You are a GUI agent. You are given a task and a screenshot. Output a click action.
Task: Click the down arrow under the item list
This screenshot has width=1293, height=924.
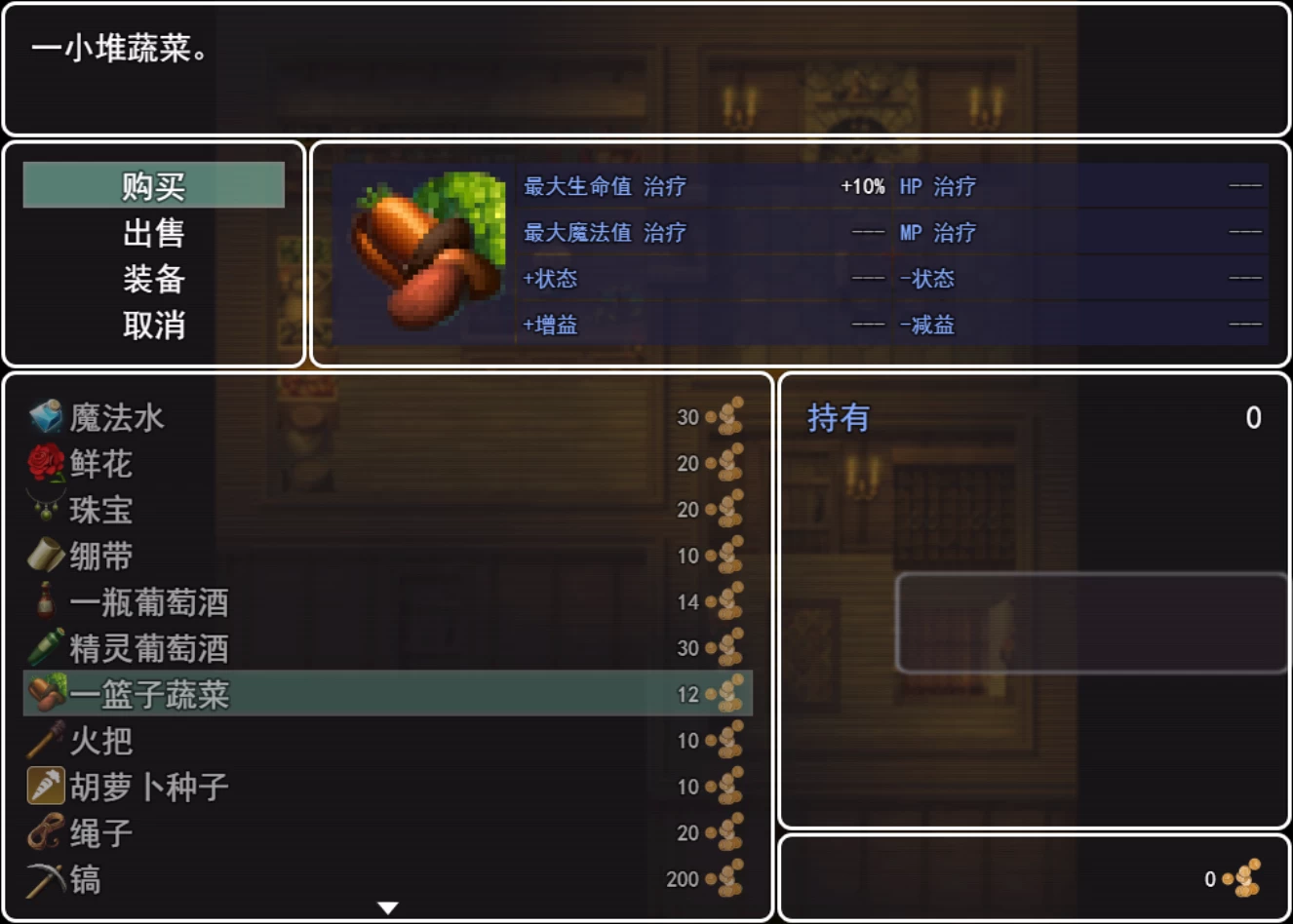pyautogui.click(x=387, y=906)
